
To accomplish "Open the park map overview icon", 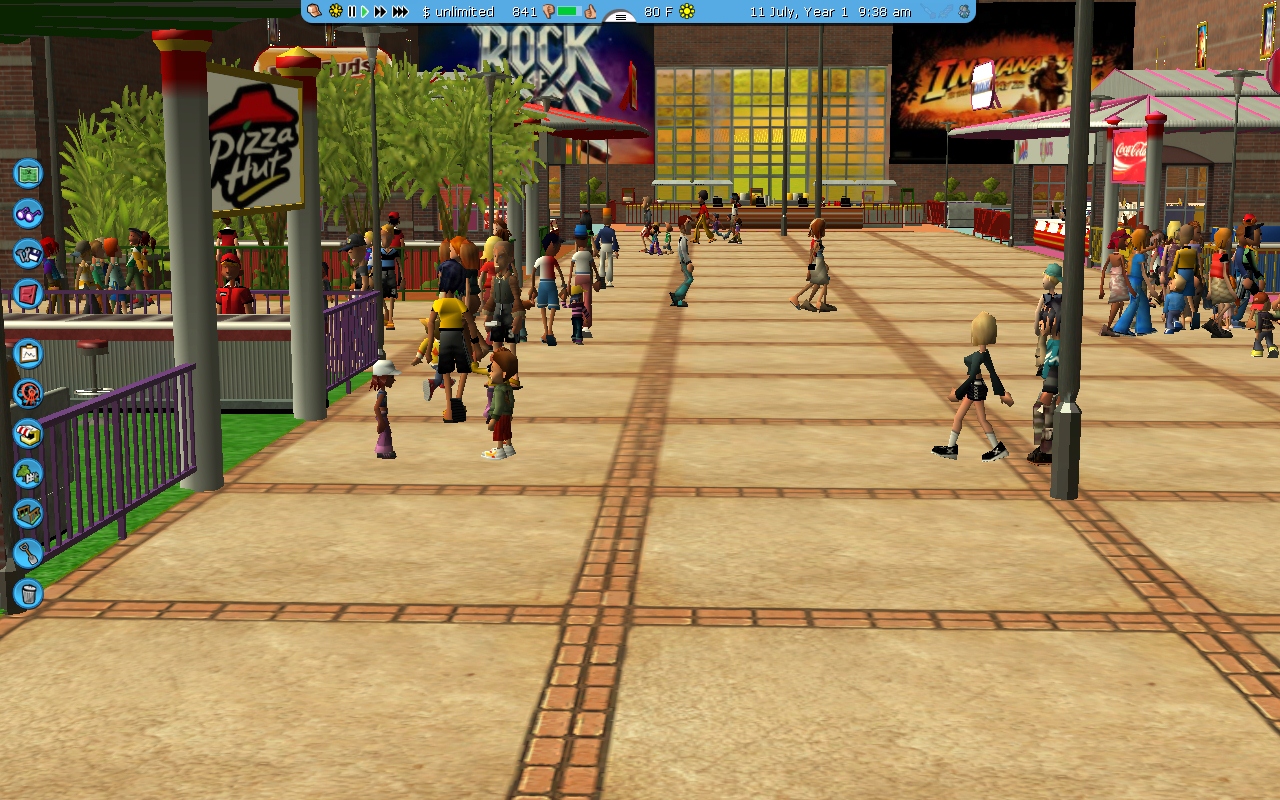I will click(x=28, y=173).
